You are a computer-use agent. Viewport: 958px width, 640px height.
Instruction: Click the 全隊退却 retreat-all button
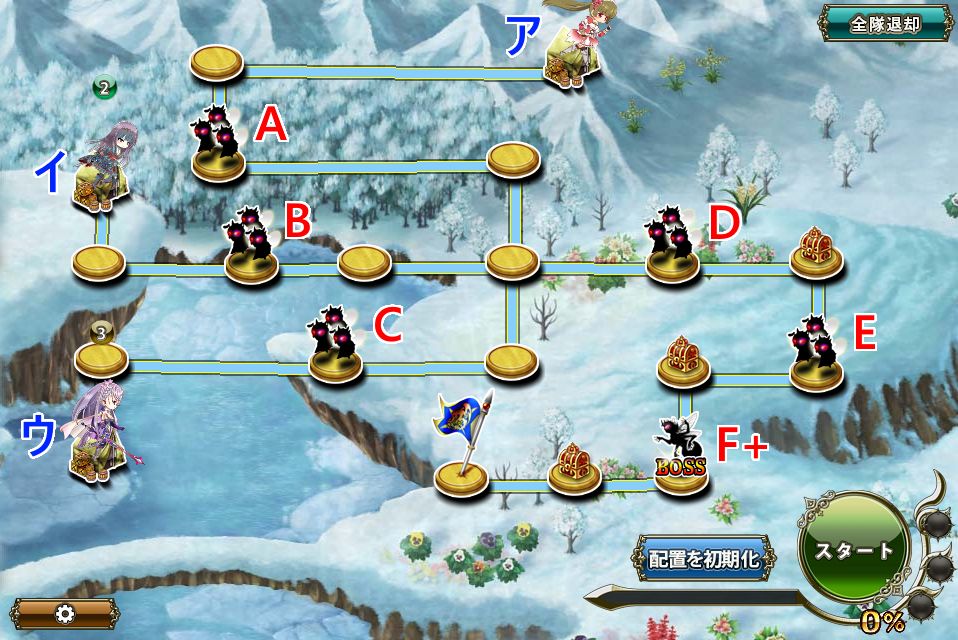[885, 24]
